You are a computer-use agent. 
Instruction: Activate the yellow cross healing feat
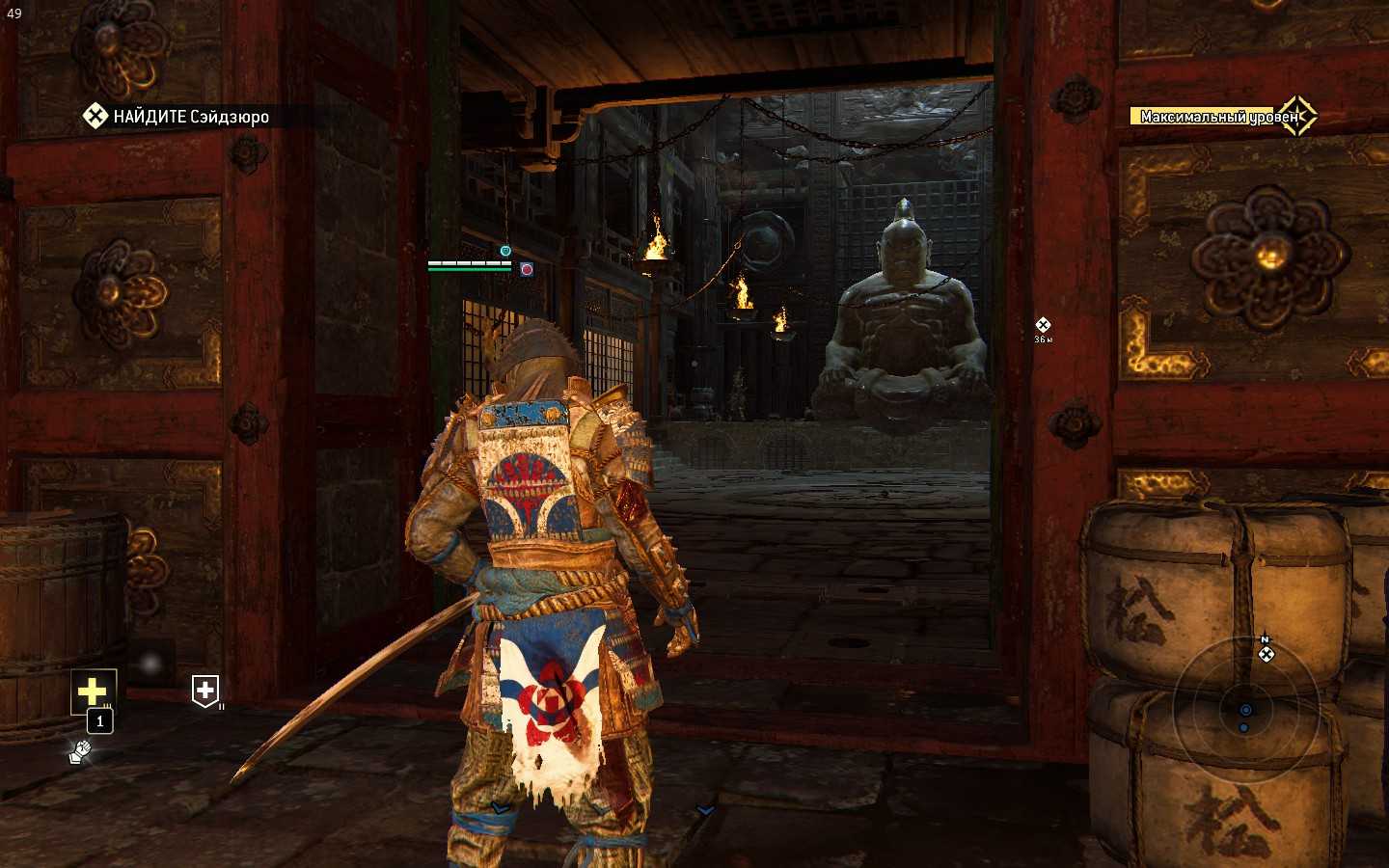point(93,691)
